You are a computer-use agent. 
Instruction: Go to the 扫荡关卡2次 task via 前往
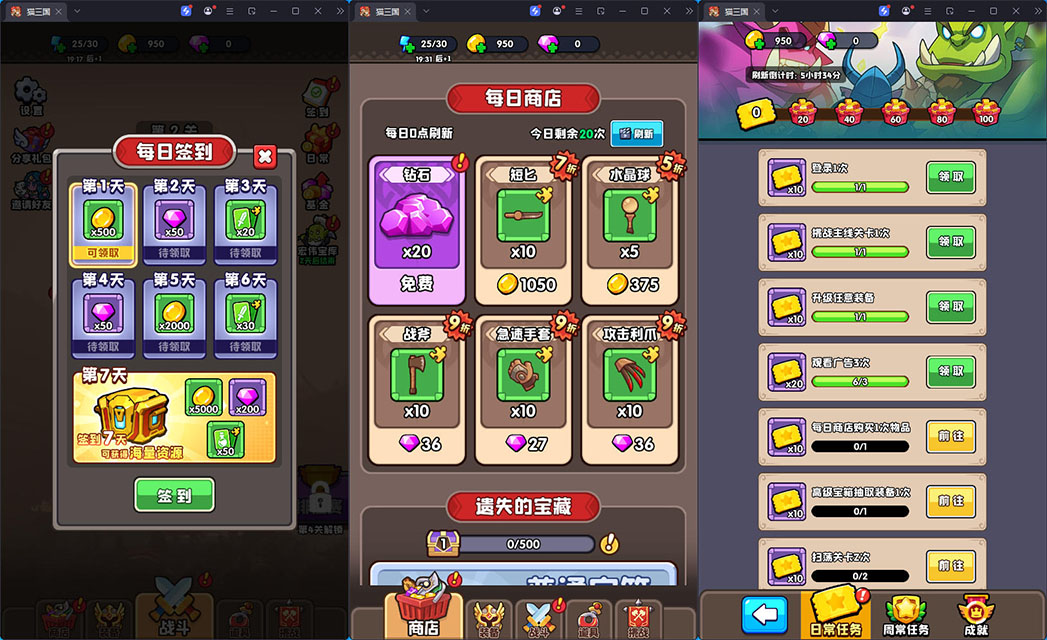[950, 566]
